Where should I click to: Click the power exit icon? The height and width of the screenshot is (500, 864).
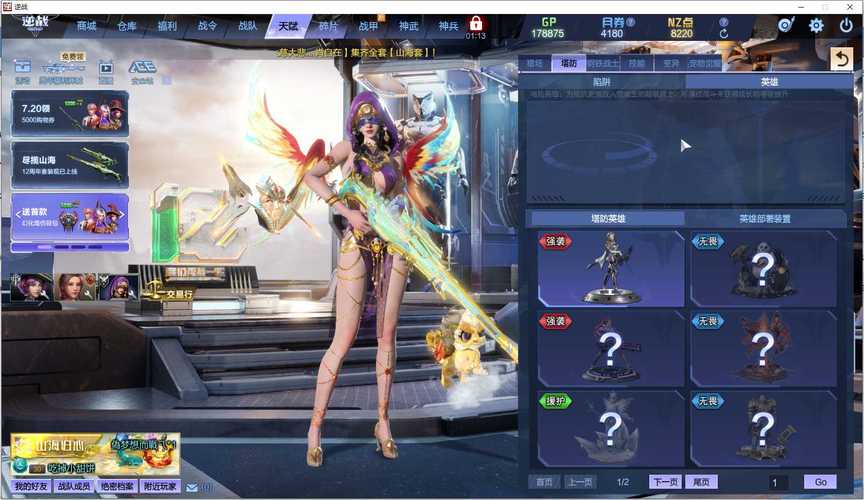(x=845, y=25)
